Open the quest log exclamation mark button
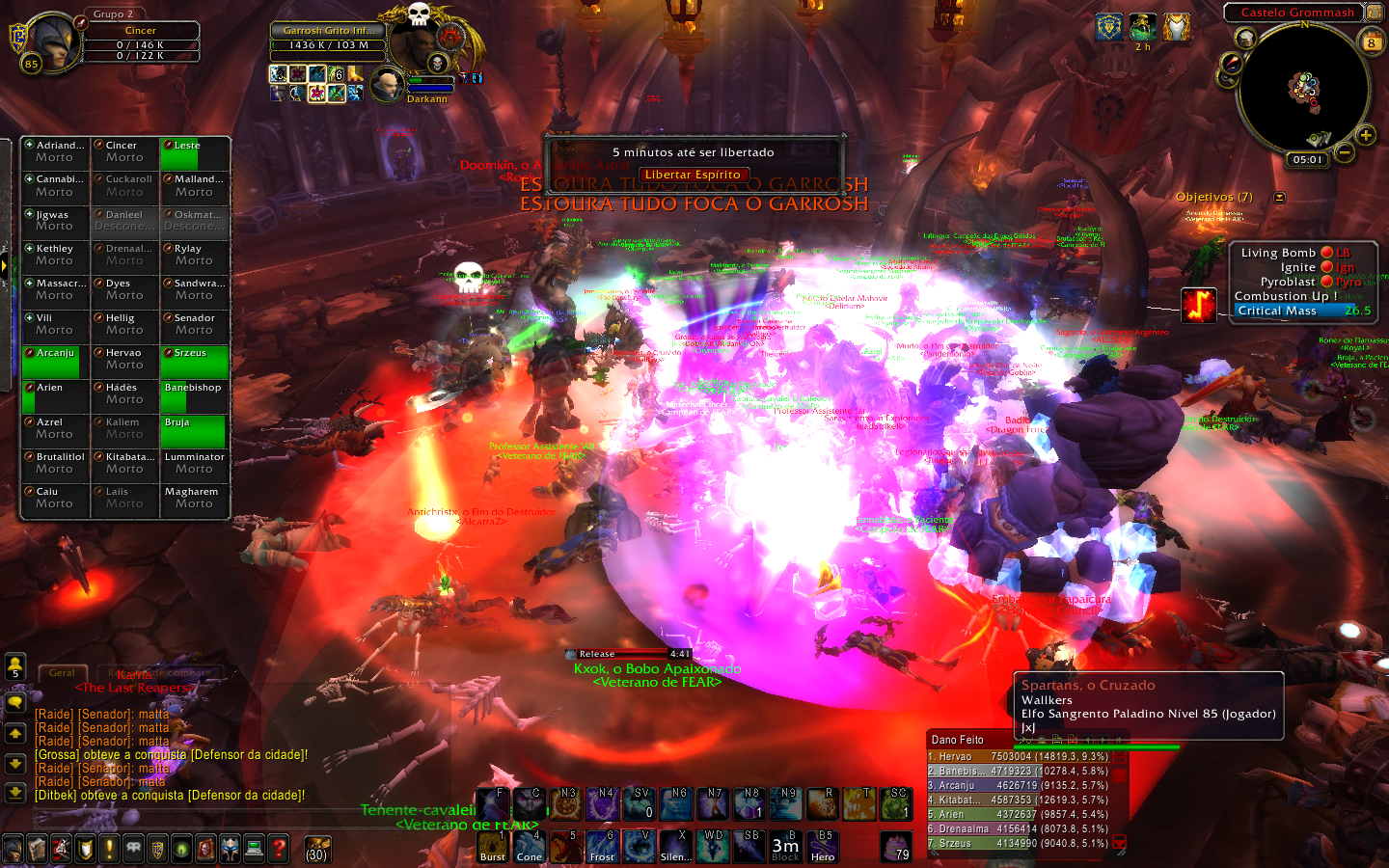 pyautogui.click(x=109, y=849)
